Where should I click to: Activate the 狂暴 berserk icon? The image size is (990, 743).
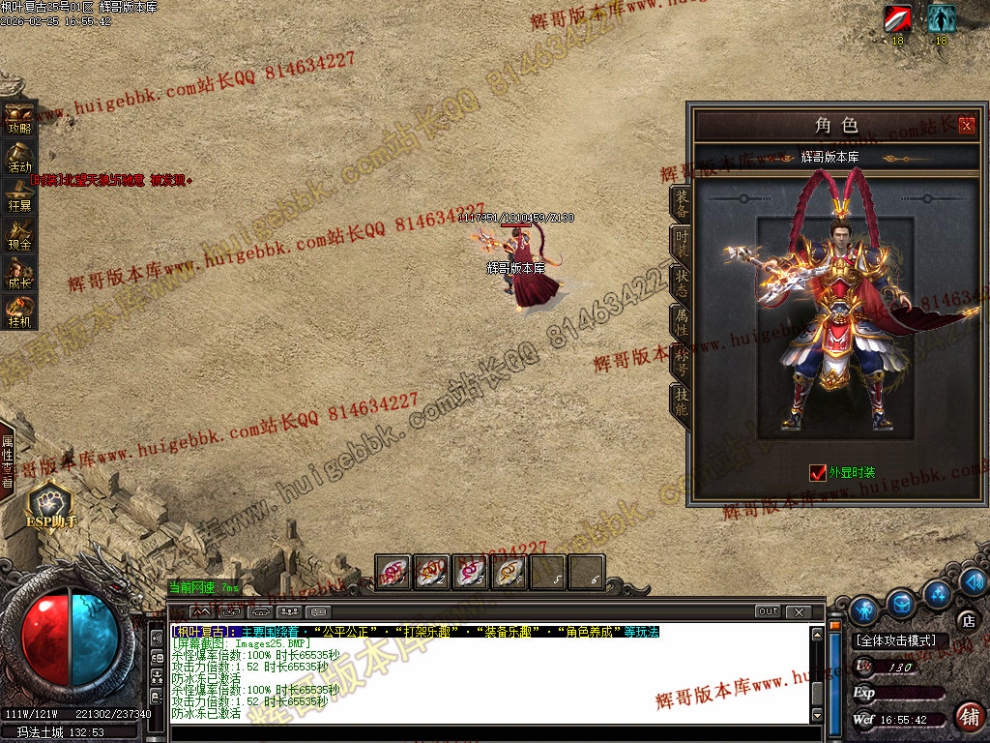point(19,194)
